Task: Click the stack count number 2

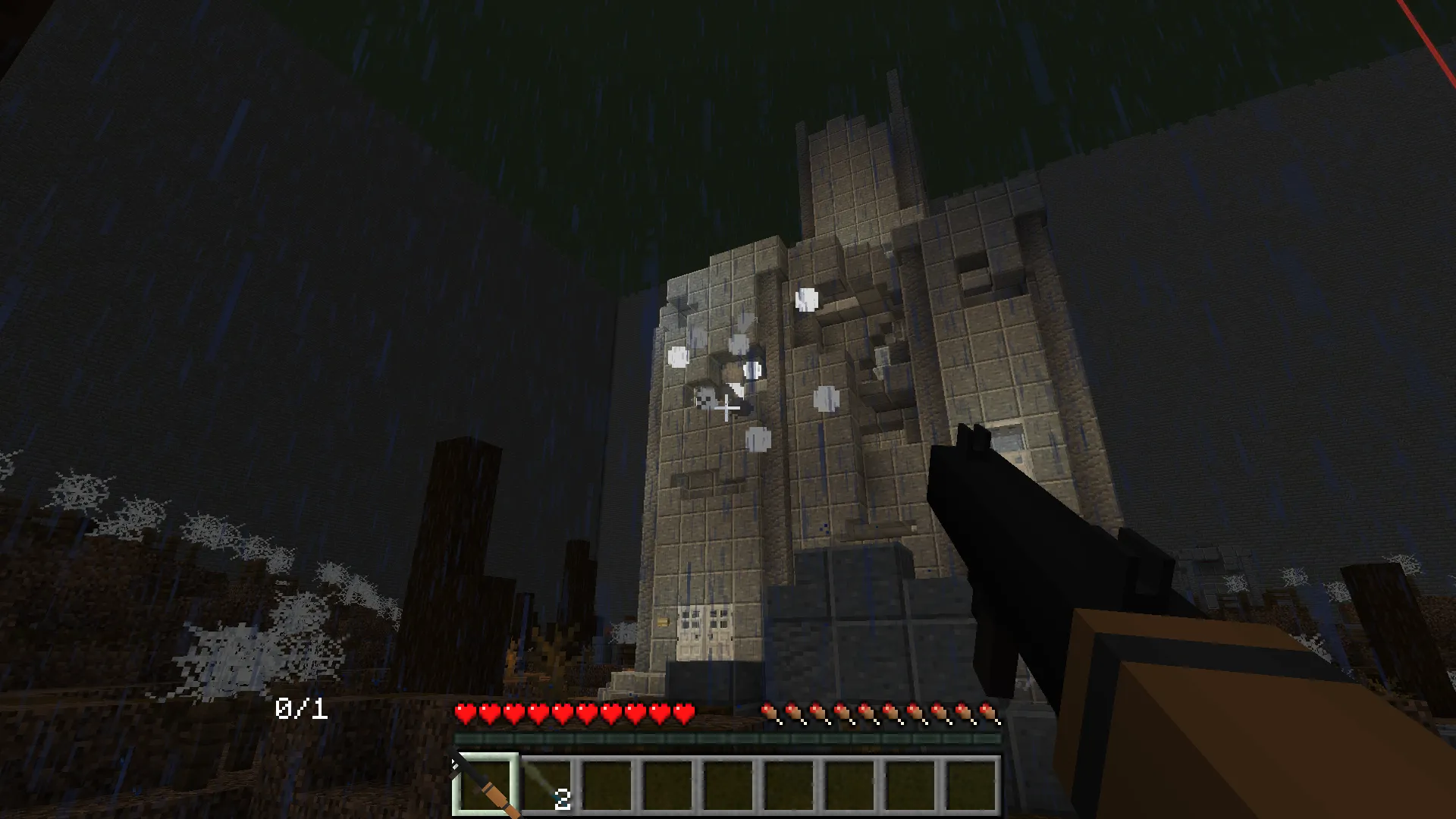Action: [x=561, y=798]
